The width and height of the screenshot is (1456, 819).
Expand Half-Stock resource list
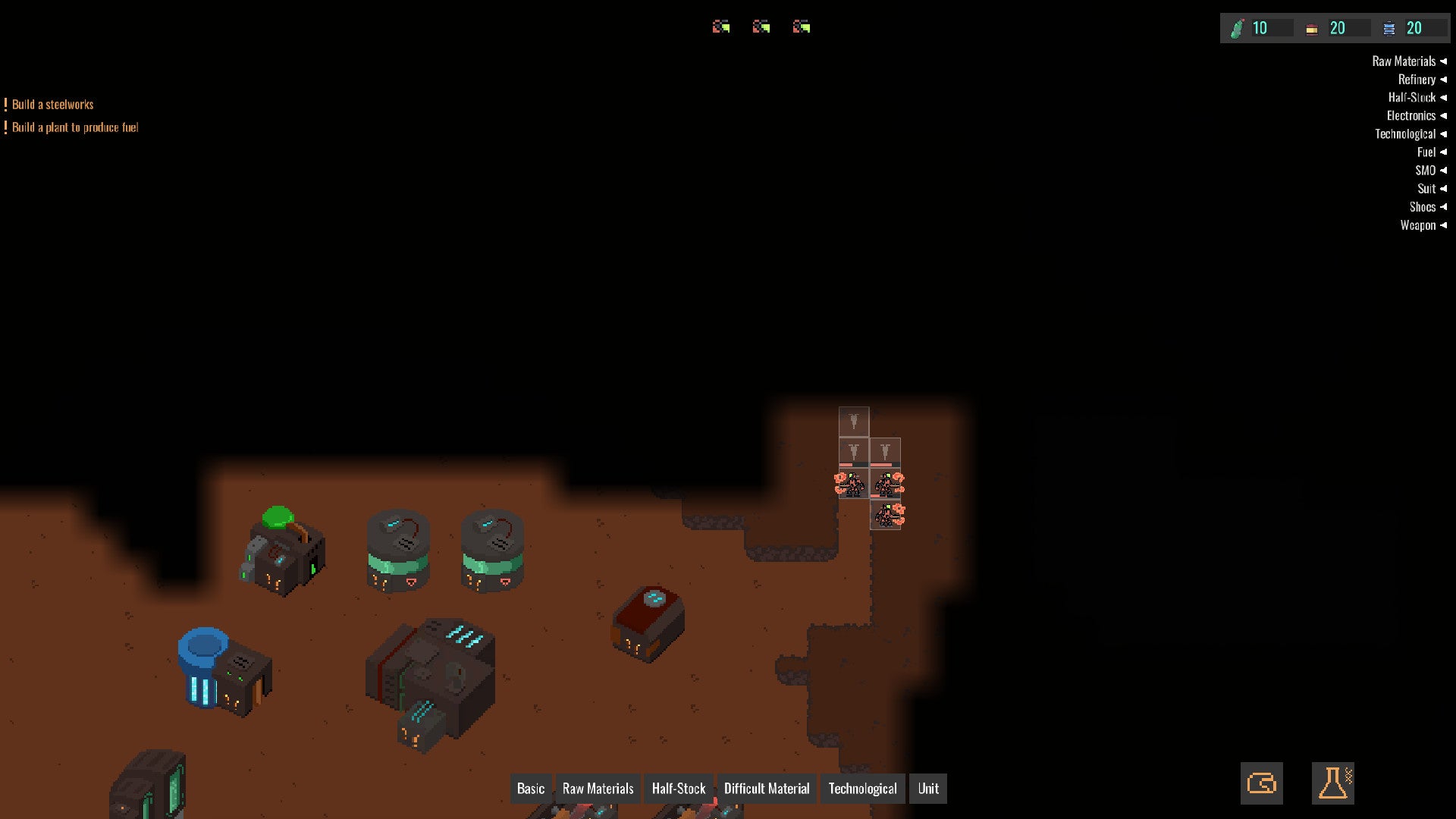[1417, 98]
